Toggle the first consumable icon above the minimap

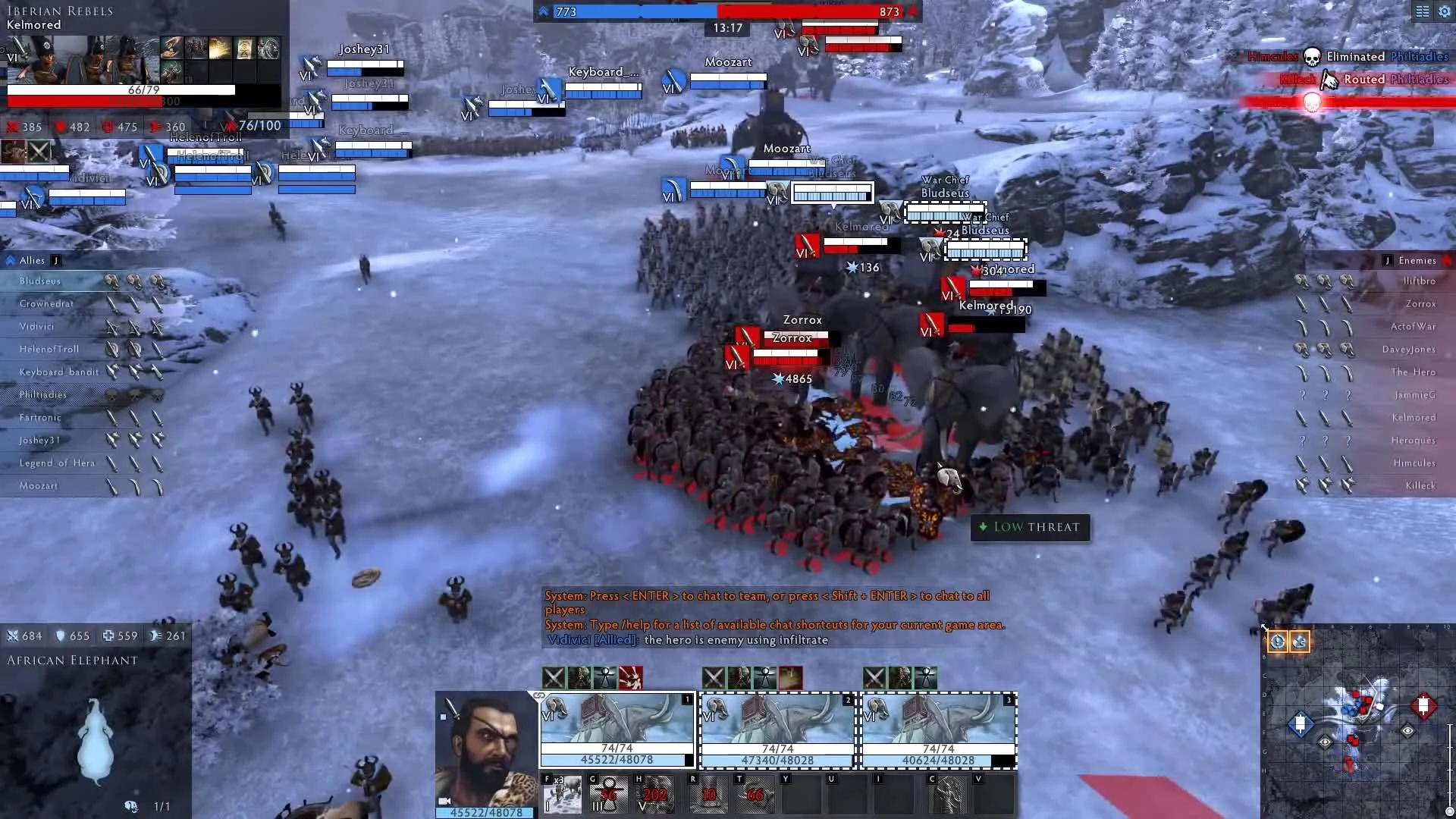coord(1277,642)
